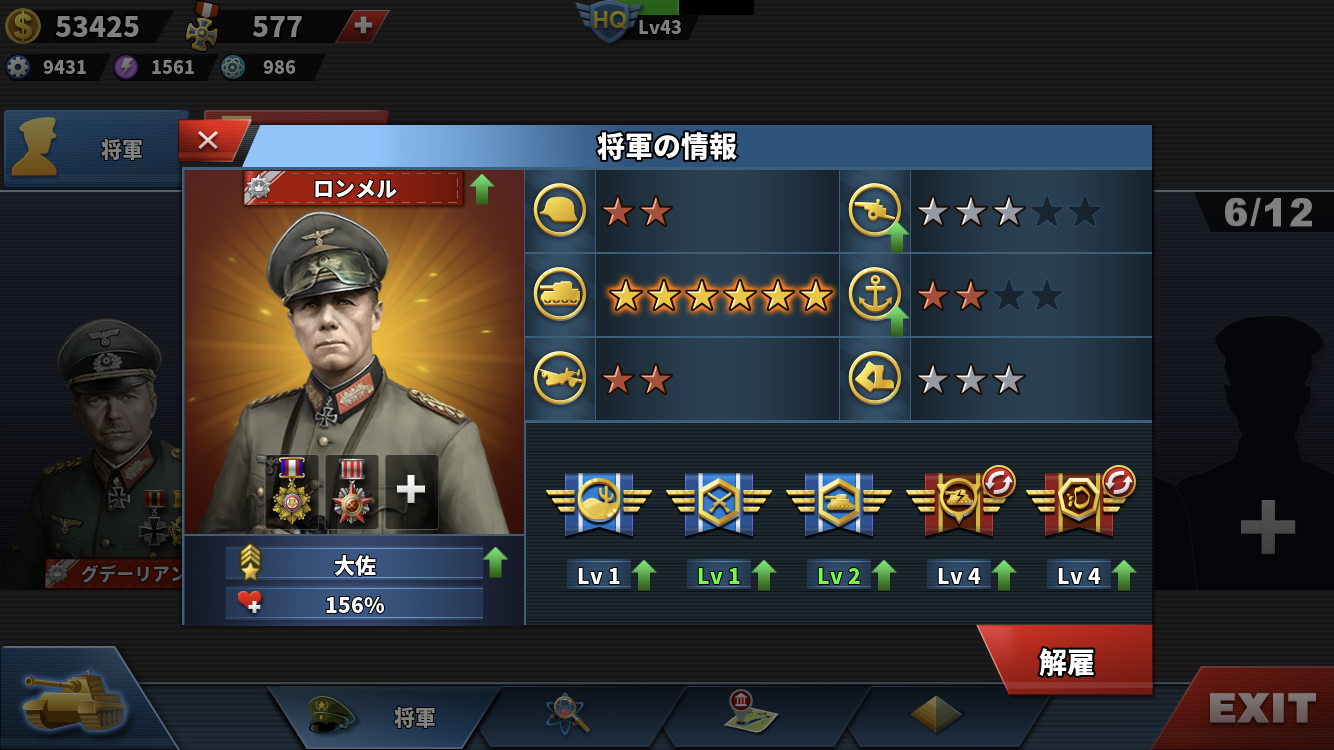Open the pyramid wonder tab
1334x750 pixels.
tap(936, 714)
